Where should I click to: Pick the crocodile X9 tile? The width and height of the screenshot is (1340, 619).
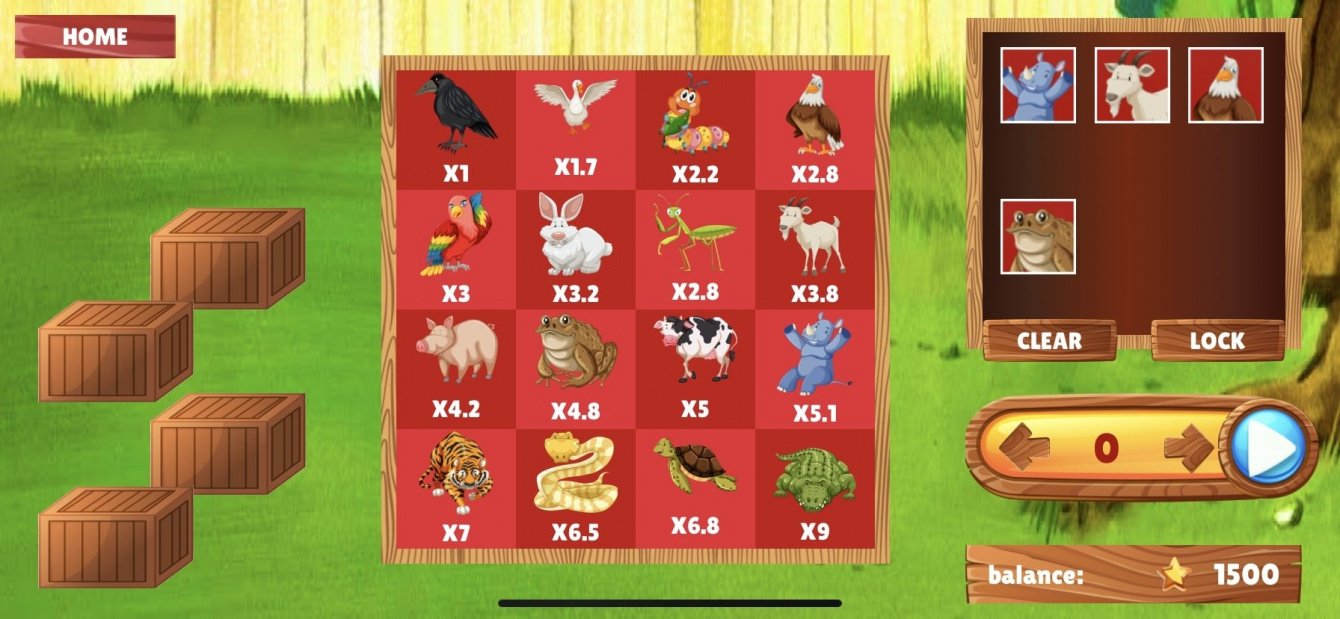(815, 487)
